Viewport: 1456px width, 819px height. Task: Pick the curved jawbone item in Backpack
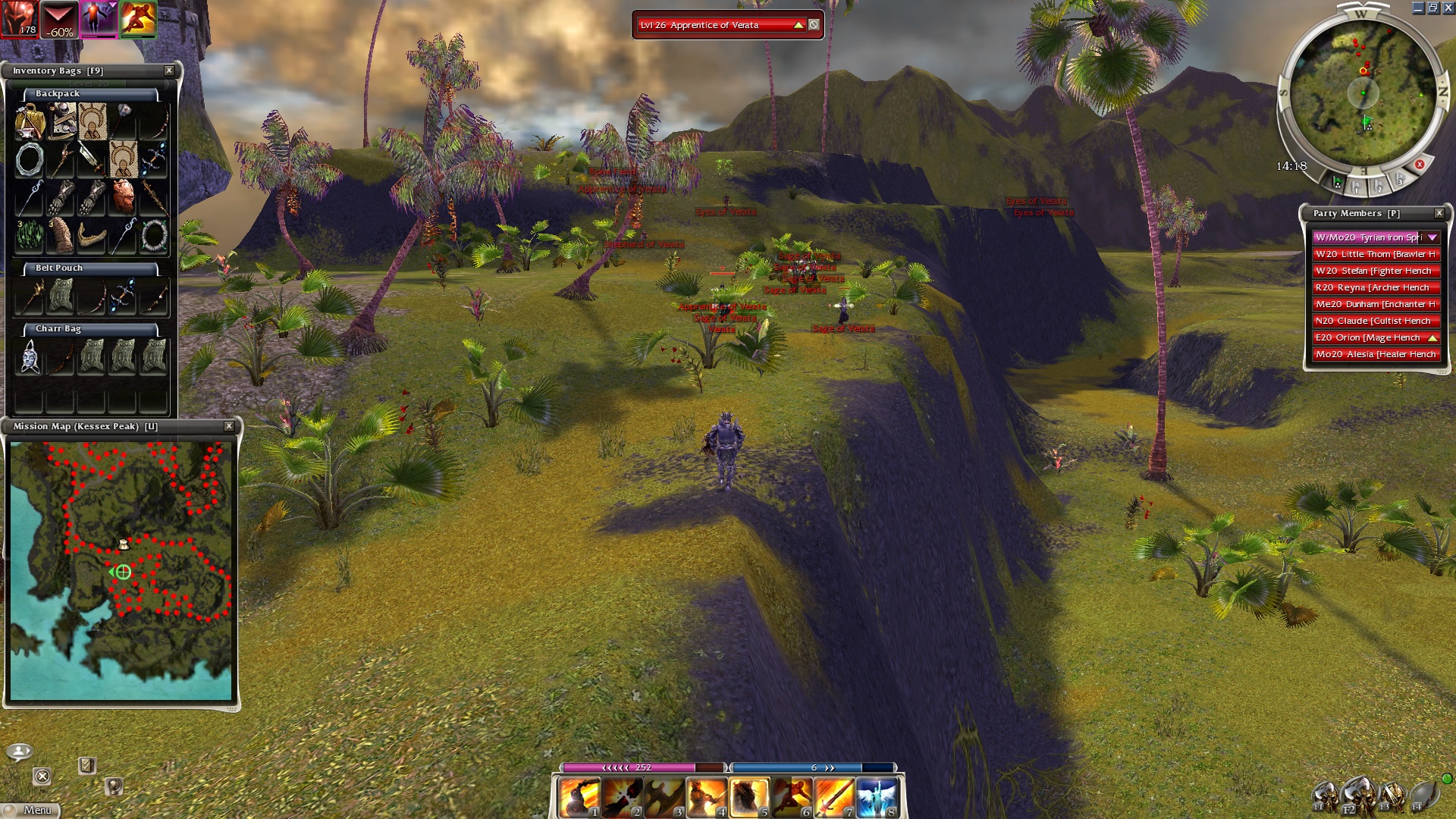pyautogui.click(x=92, y=236)
